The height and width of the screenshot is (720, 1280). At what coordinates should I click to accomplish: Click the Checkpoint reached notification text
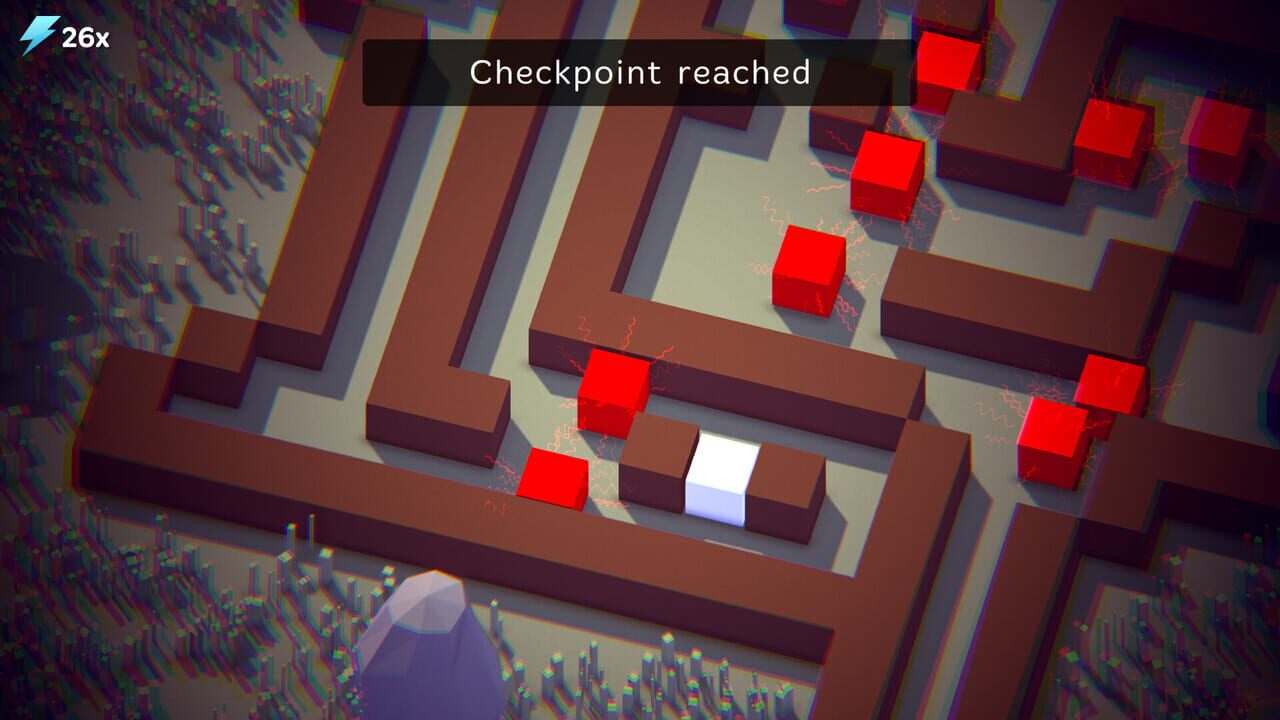click(640, 71)
